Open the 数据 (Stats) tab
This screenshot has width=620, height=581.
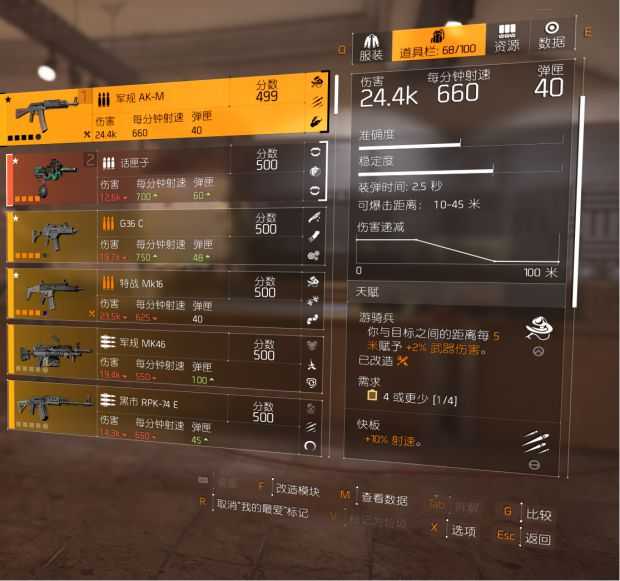click(x=552, y=38)
